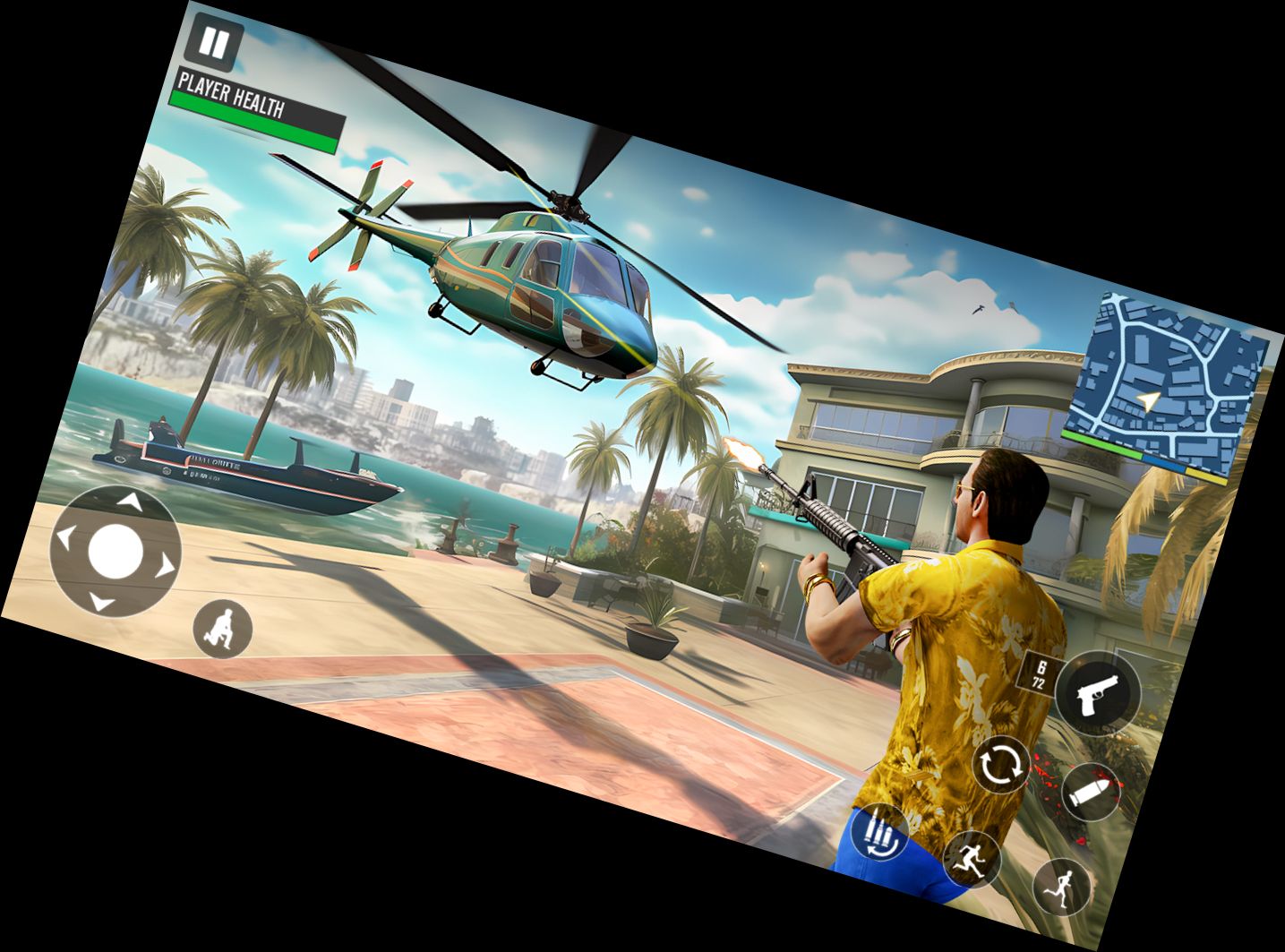Pause the game with the pause button
This screenshot has height=952, width=1285.
click(215, 43)
